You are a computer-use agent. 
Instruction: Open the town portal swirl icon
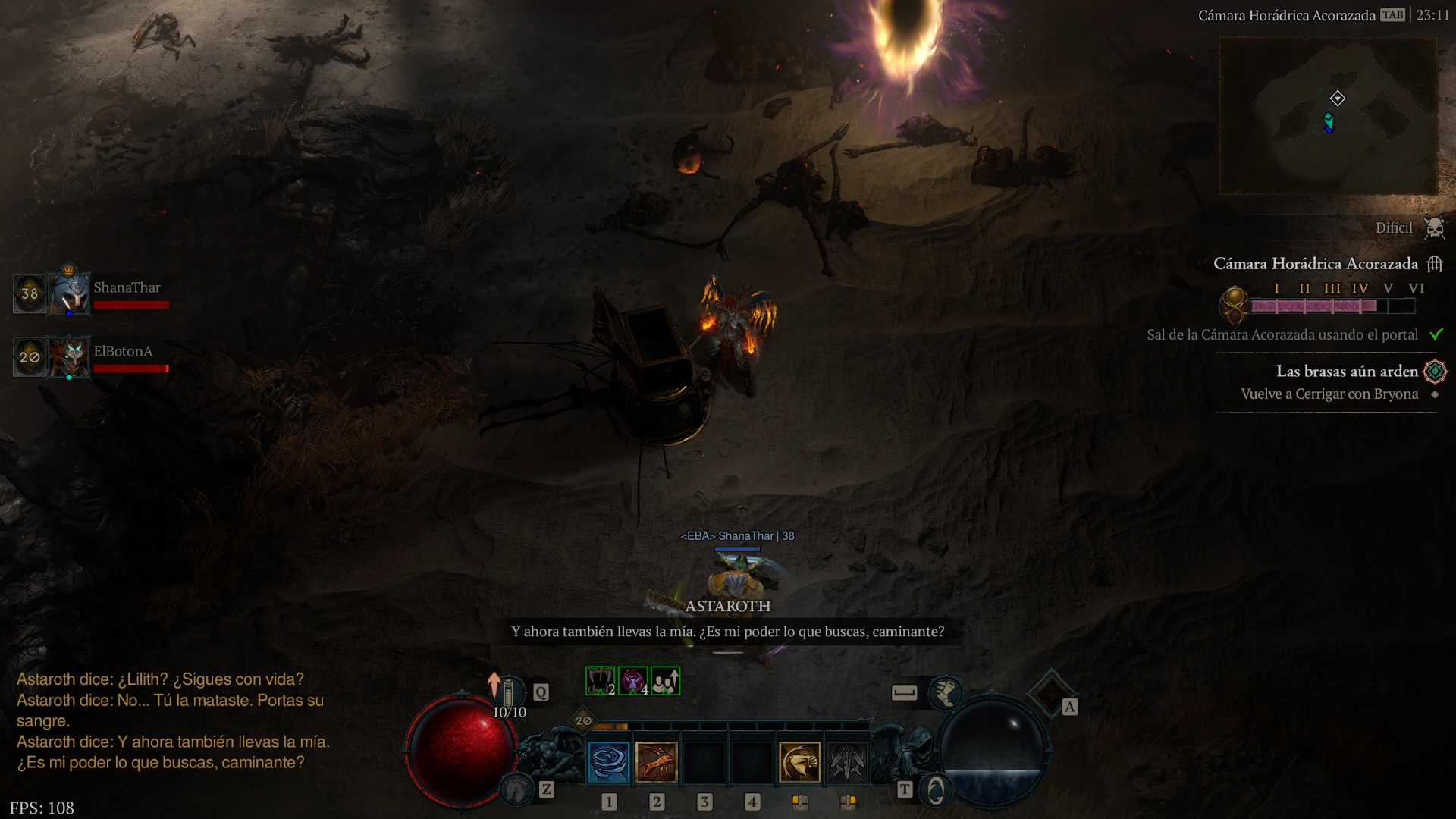[936, 790]
